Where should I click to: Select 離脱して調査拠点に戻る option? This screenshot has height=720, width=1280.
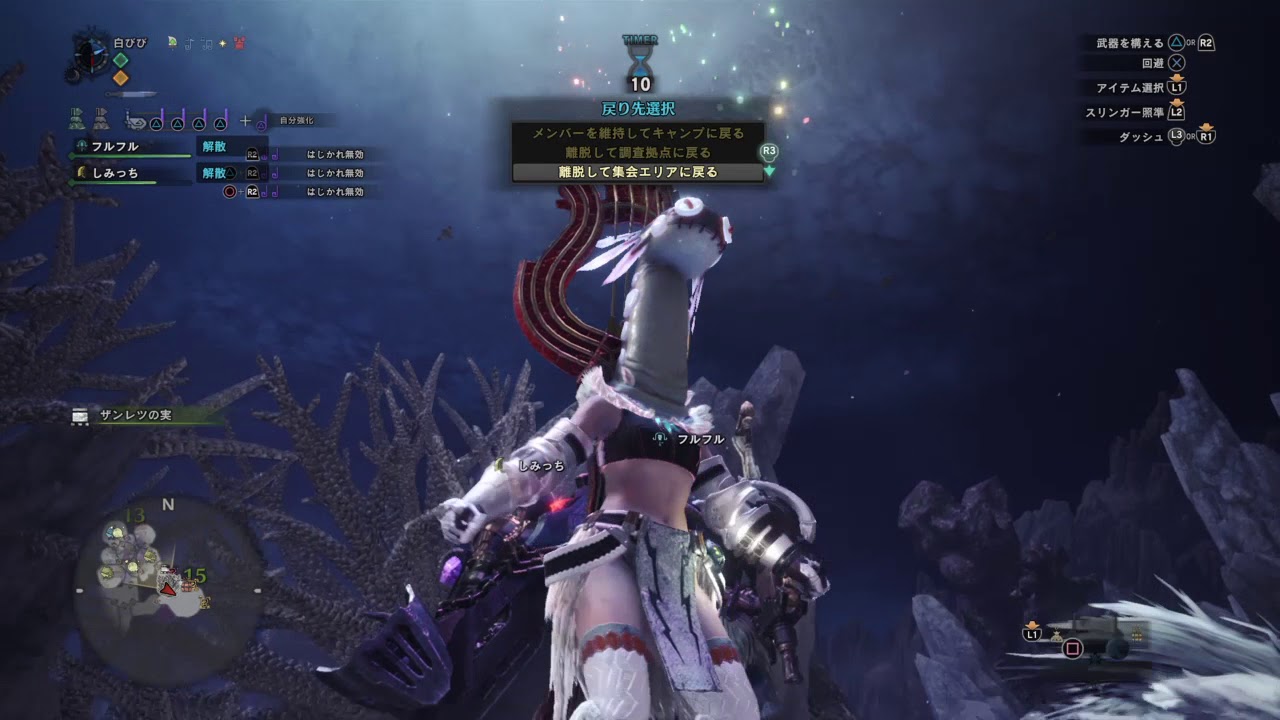638,152
